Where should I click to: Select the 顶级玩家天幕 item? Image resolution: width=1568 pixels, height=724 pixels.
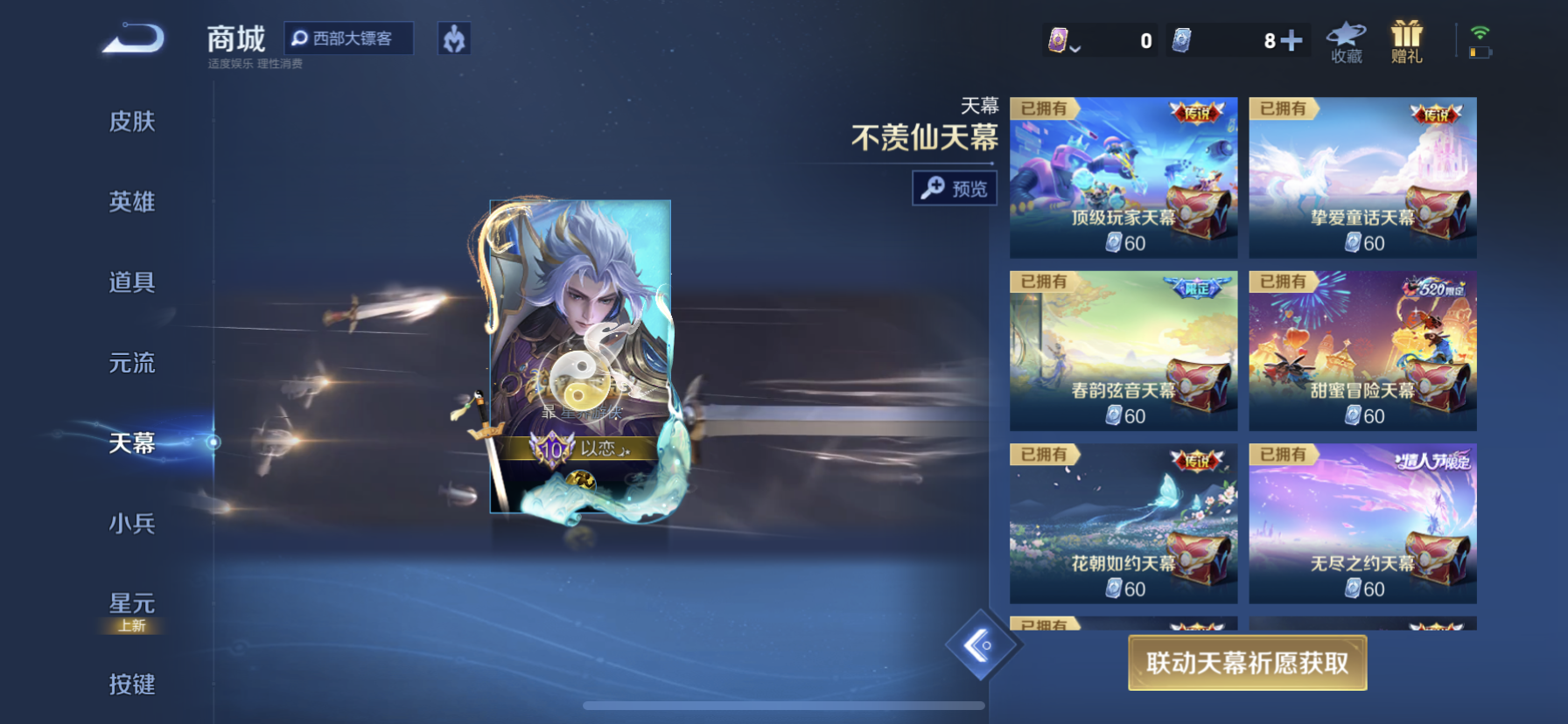pos(1123,178)
